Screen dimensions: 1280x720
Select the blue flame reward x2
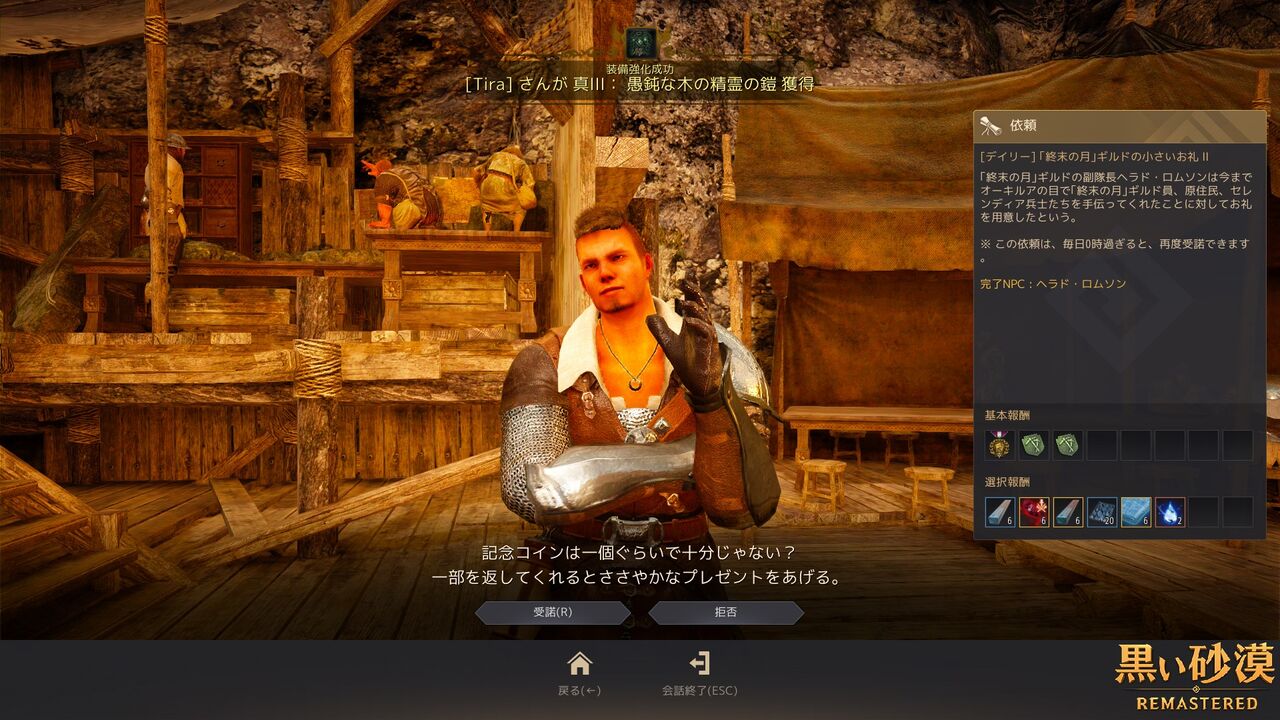click(x=1169, y=512)
